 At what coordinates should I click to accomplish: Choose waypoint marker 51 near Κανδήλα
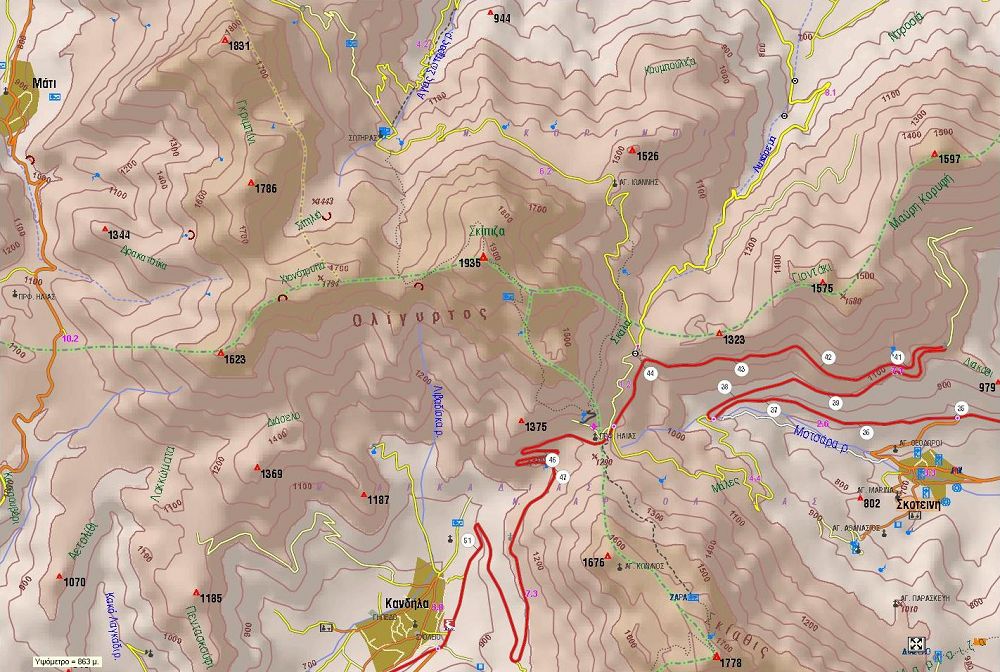pyautogui.click(x=468, y=541)
